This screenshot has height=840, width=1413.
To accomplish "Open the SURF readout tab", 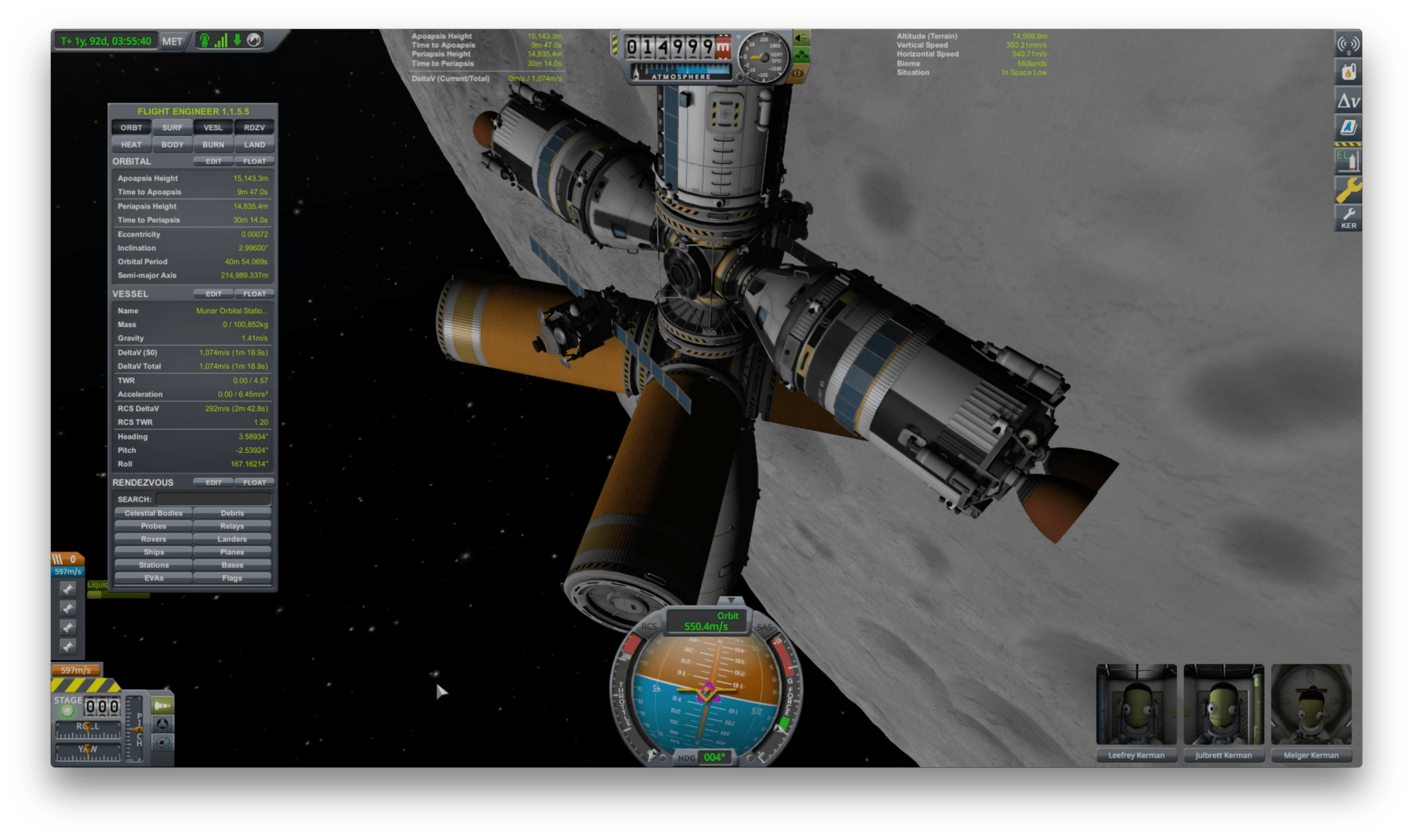I will 172,128.
